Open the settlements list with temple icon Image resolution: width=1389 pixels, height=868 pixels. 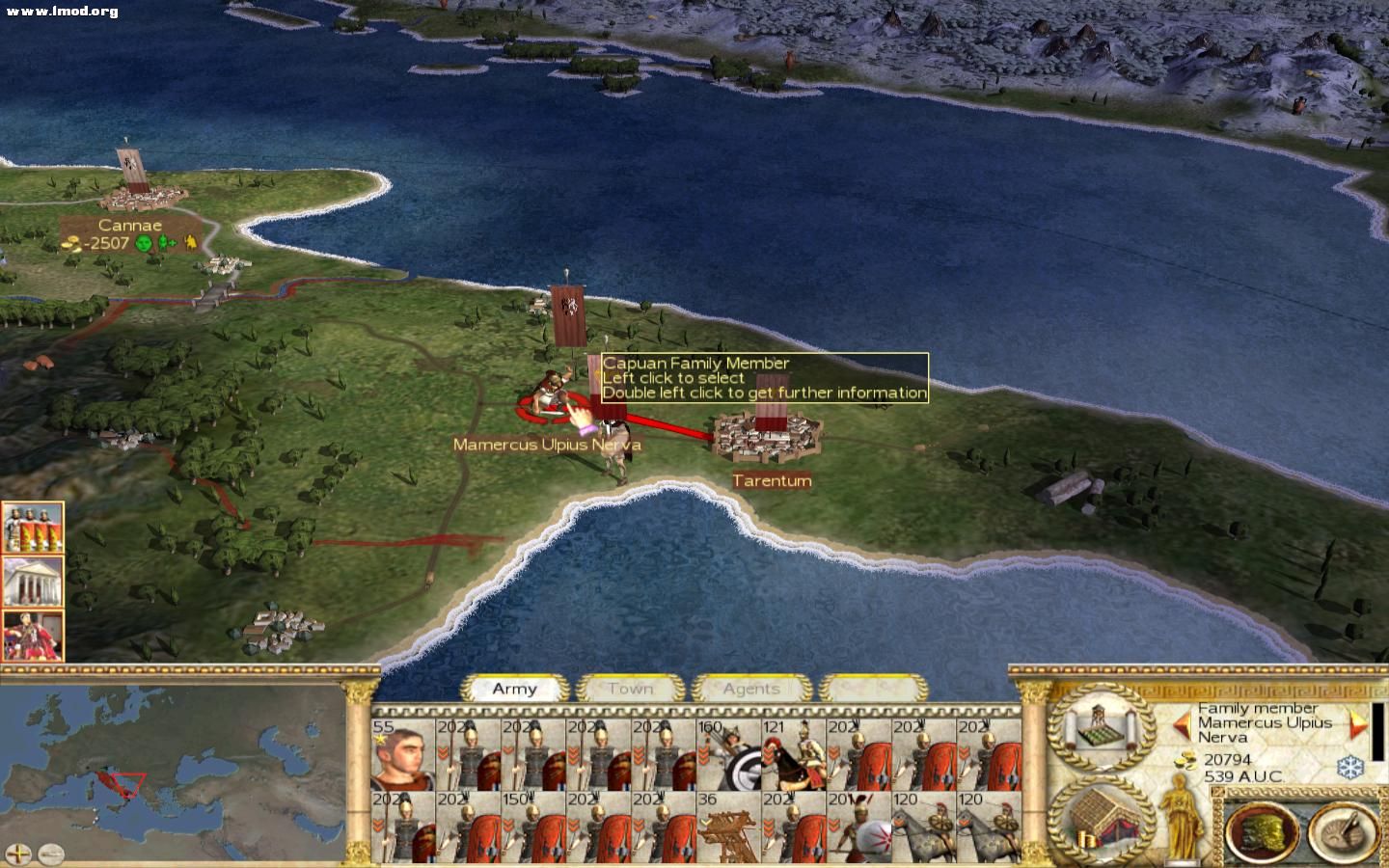[x=33, y=582]
